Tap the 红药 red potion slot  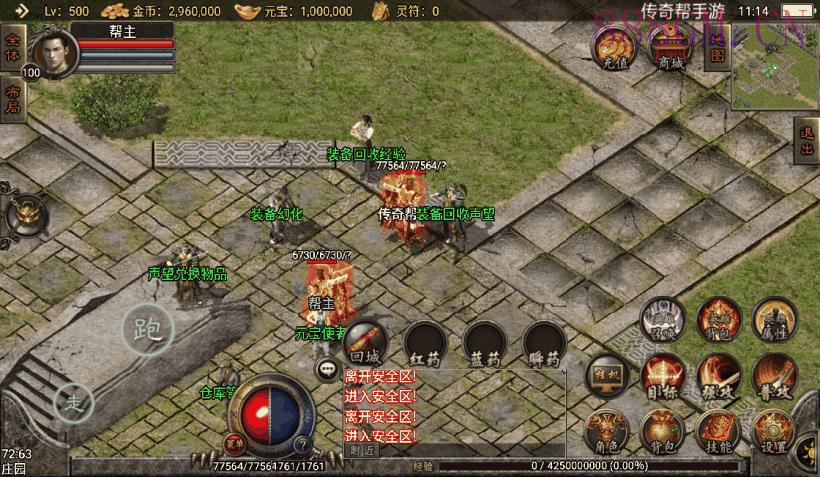pos(425,343)
